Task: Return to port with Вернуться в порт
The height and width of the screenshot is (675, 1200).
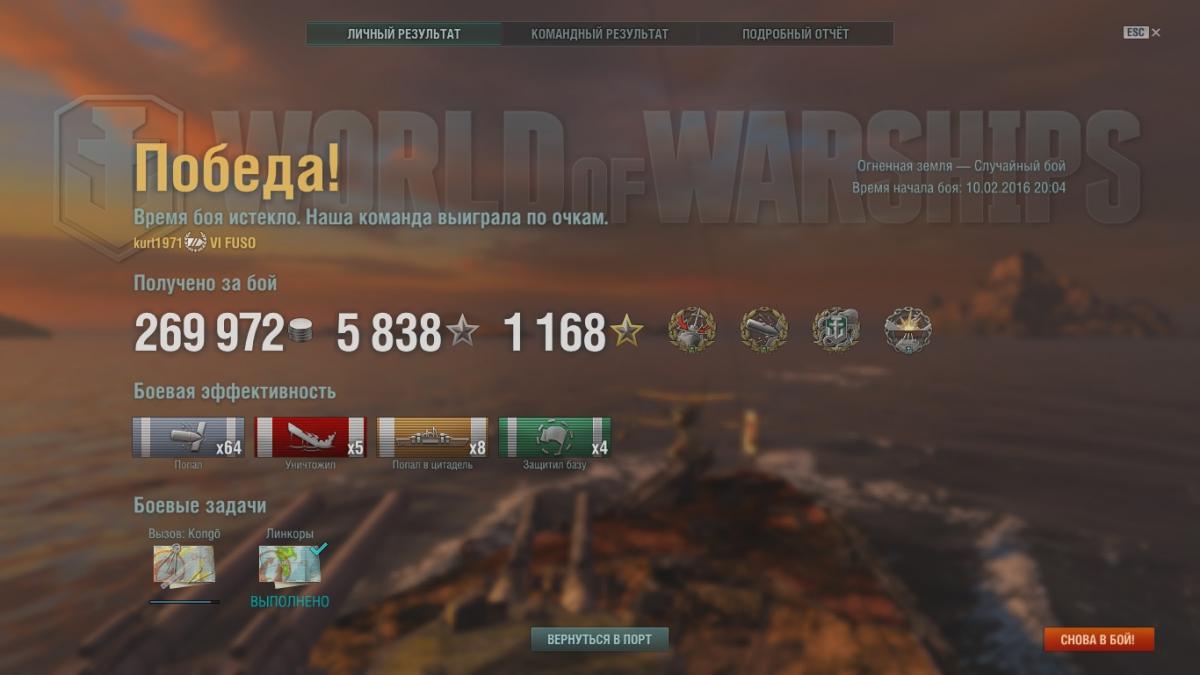Action: [599, 639]
